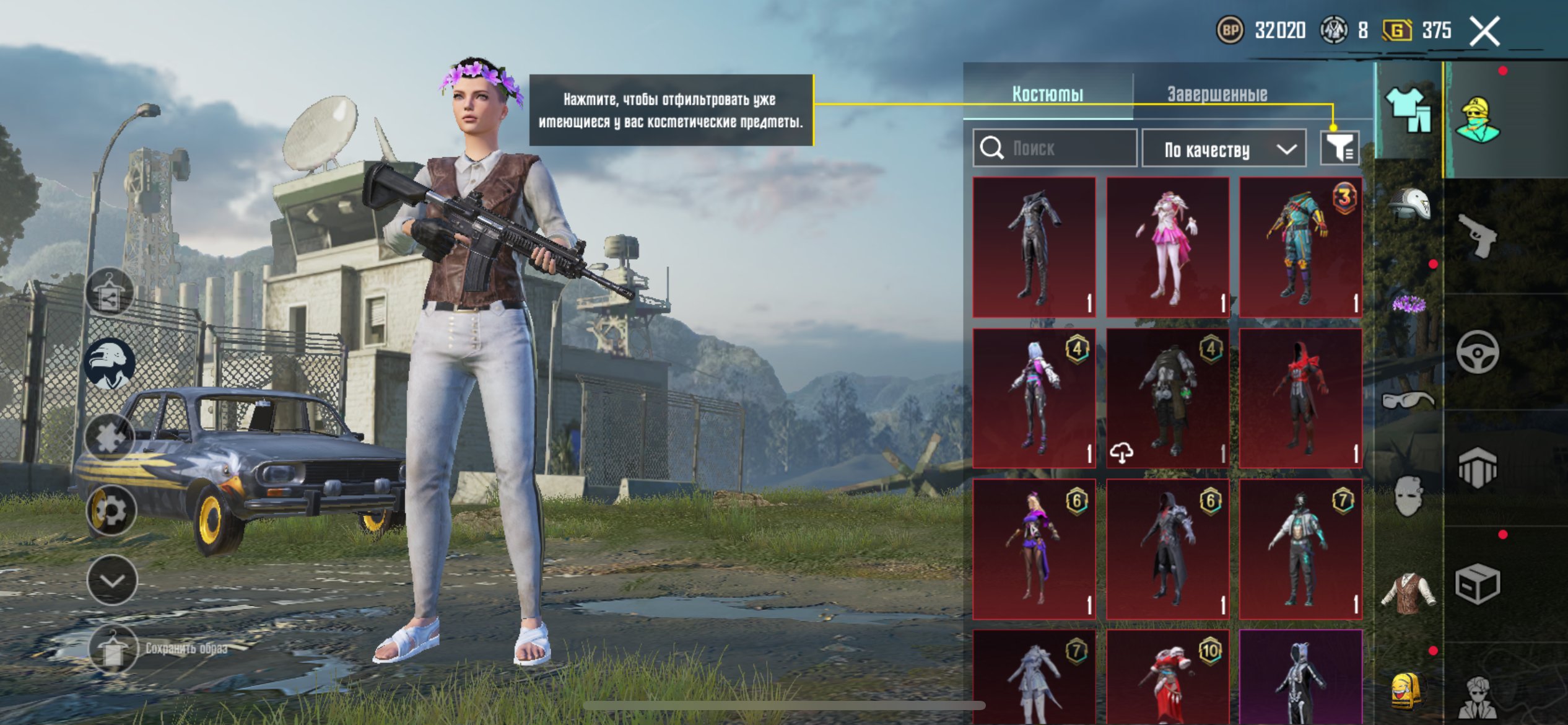Select the teal armored costume with badge 3
Image resolution: width=1568 pixels, height=725 pixels.
coord(1300,247)
